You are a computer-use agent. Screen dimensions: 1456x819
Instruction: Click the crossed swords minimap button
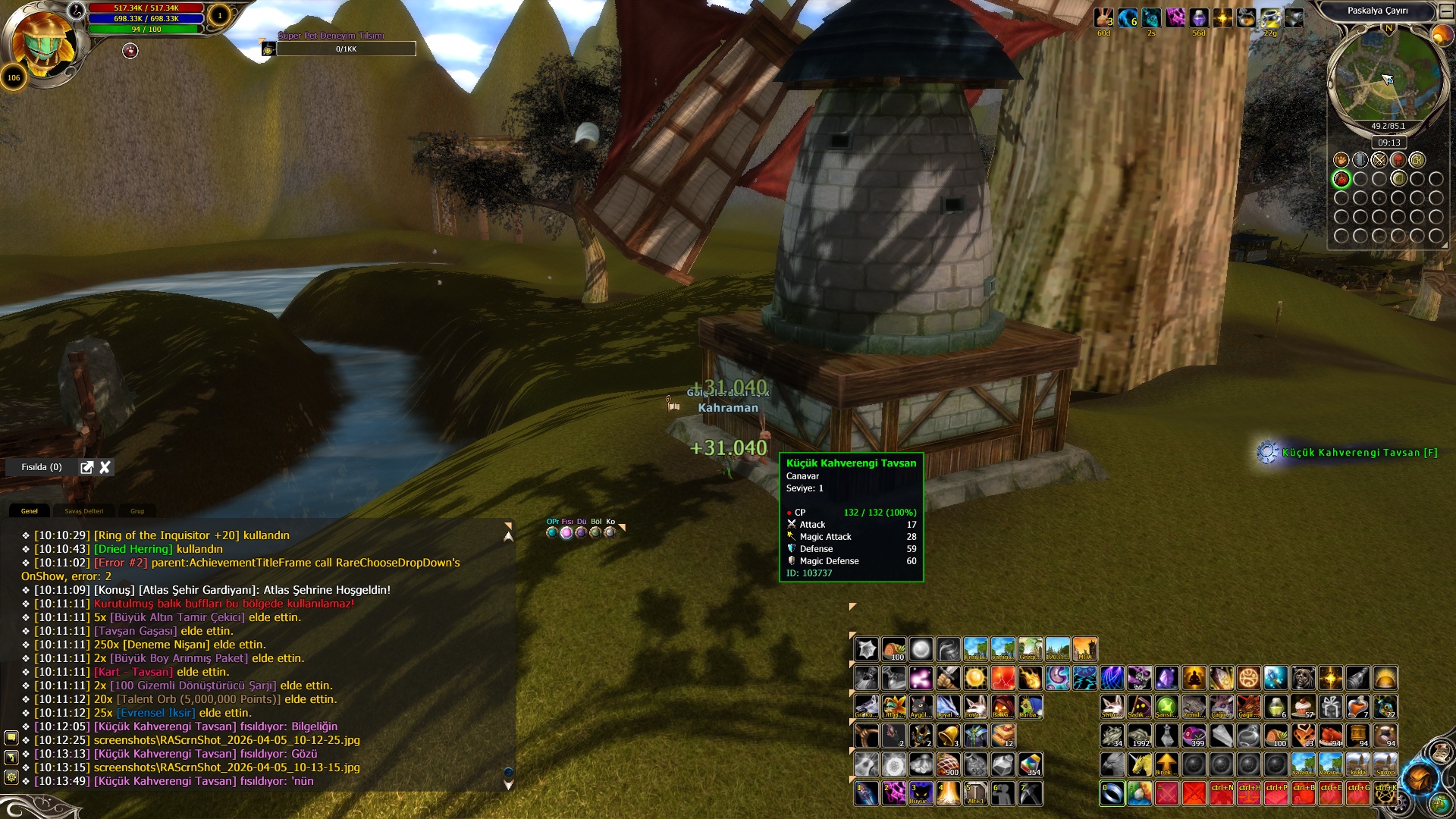pyautogui.click(x=1379, y=160)
